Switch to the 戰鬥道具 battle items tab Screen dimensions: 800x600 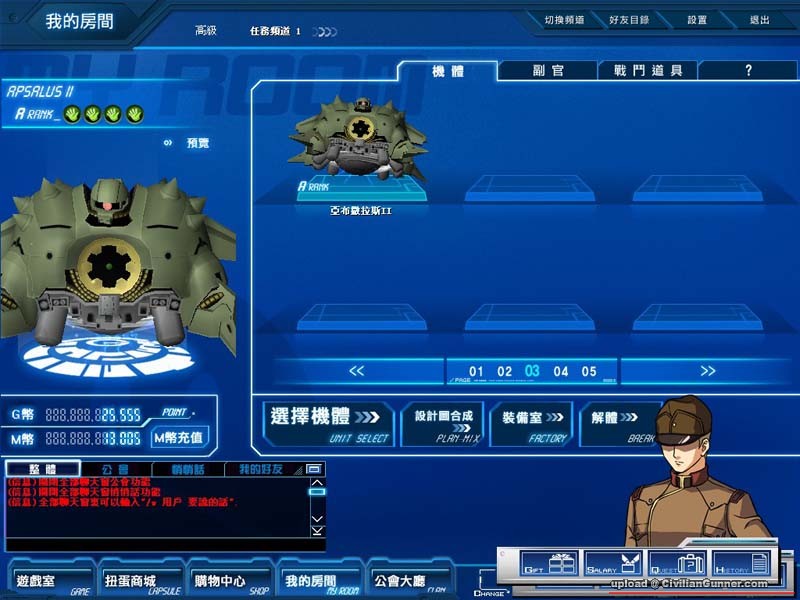648,71
